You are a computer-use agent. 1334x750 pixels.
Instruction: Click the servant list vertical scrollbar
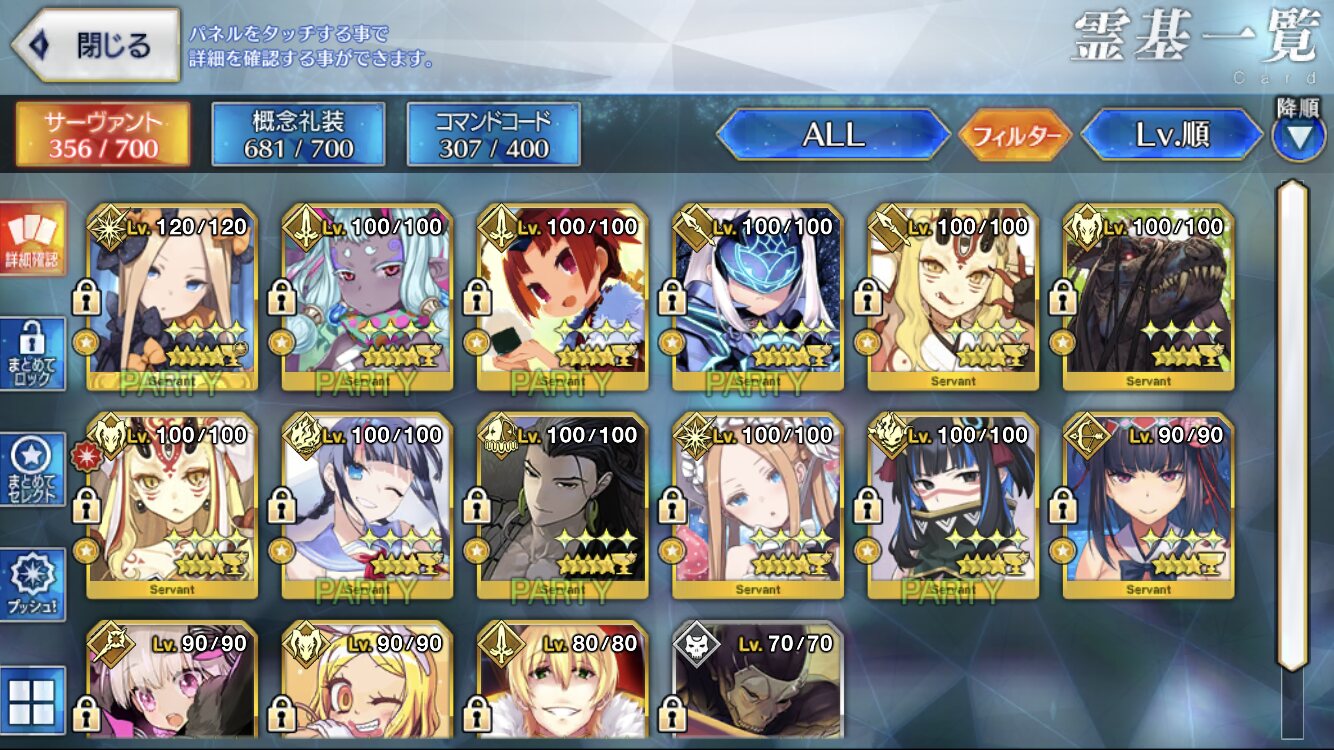click(1293, 425)
